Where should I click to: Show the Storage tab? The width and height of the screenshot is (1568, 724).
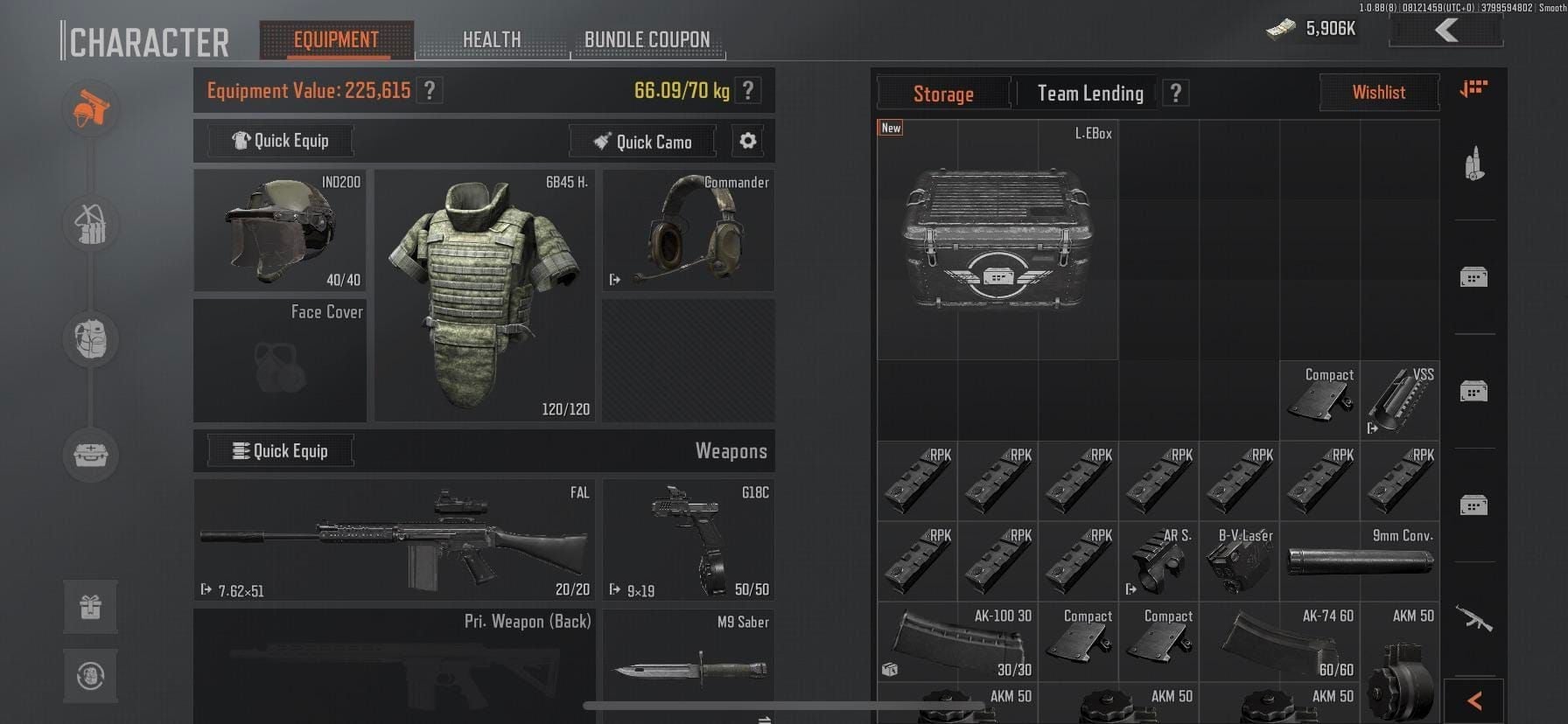point(942,94)
